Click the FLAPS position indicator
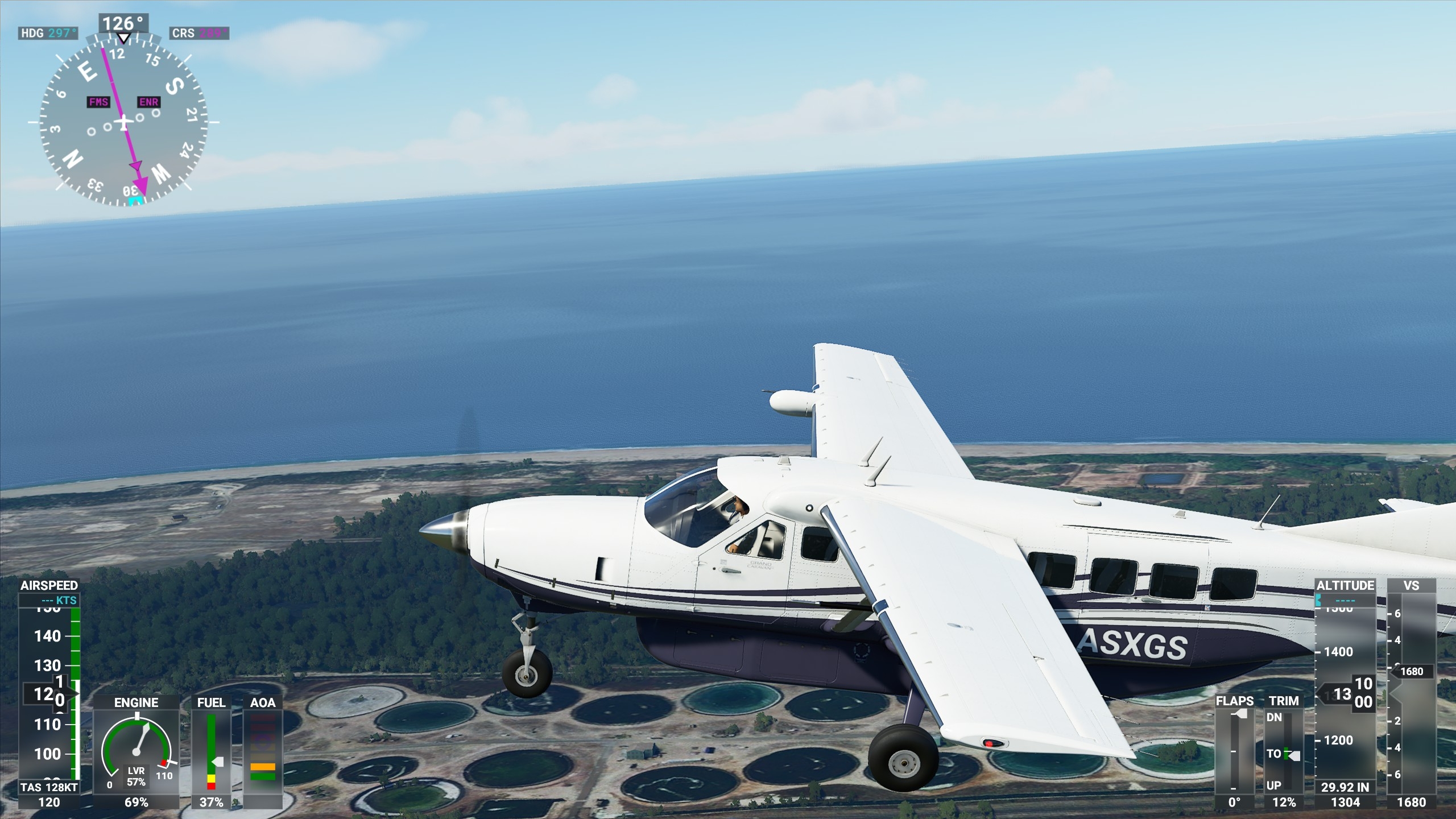1456x819 pixels. point(1234,751)
